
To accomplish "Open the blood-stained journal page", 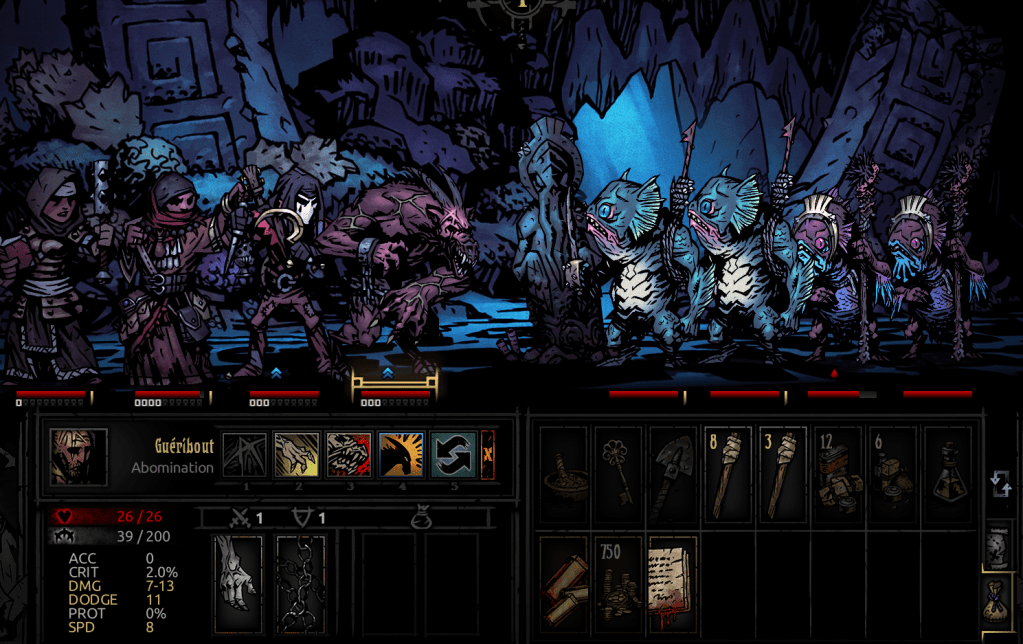I will [673, 583].
